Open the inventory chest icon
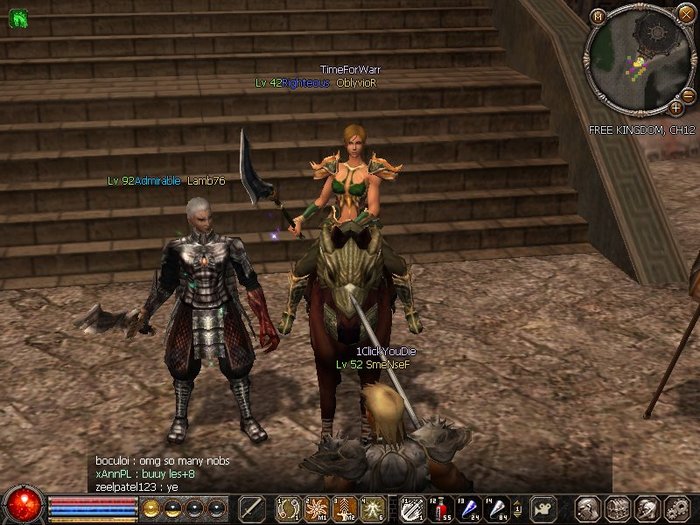 coord(617,507)
